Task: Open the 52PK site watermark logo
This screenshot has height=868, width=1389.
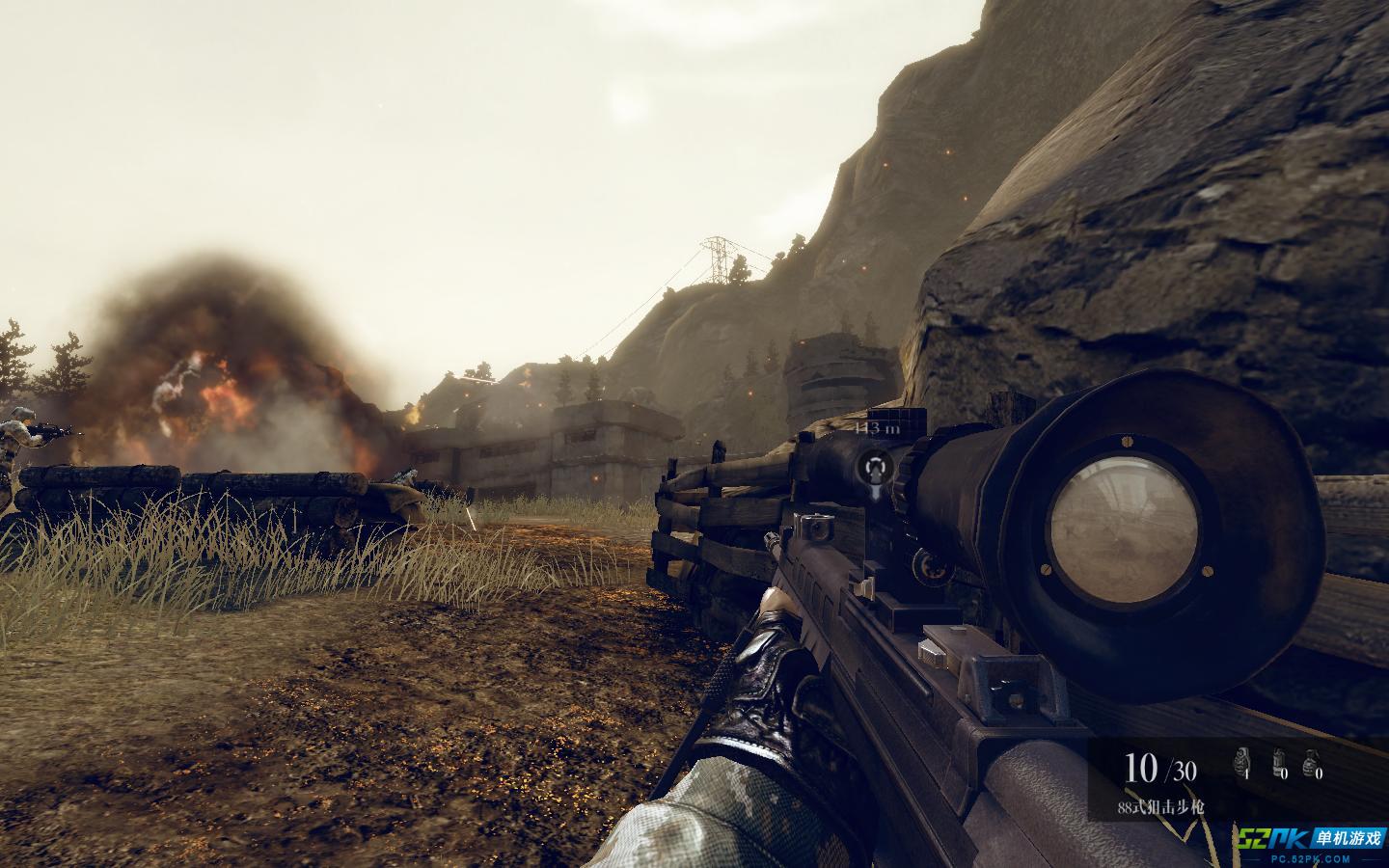Action: coord(1311,844)
